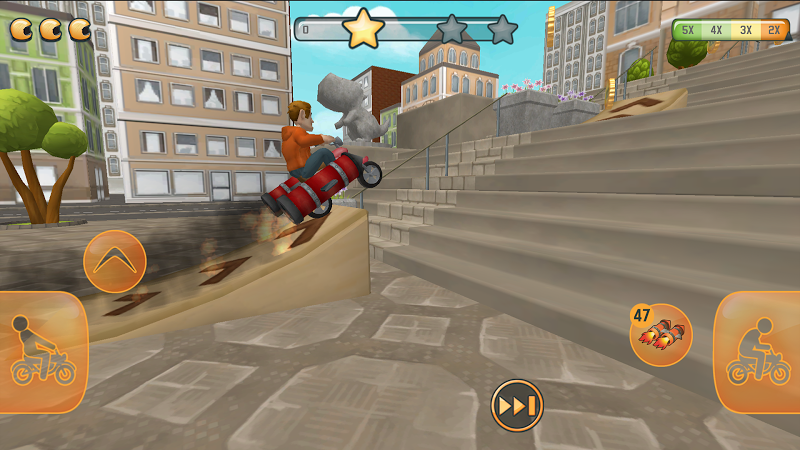Activate the rocket boost with 47 count
Screen dimensions: 800x450
pyautogui.click(x=662, y=335)
